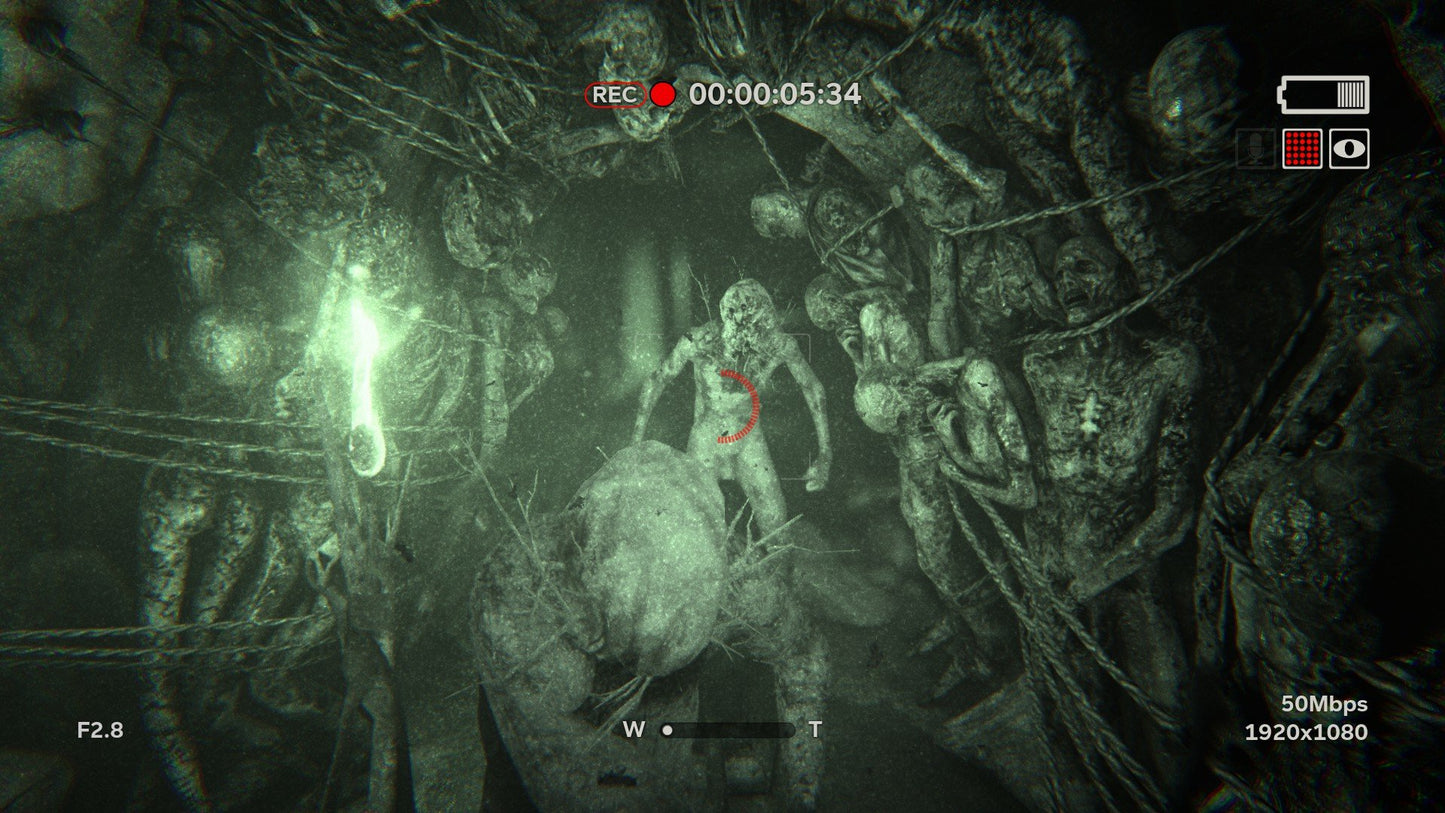Open the 1920x1080 resolution setting
This screenshot has width=1445, height=813.
click(1305, 731)
